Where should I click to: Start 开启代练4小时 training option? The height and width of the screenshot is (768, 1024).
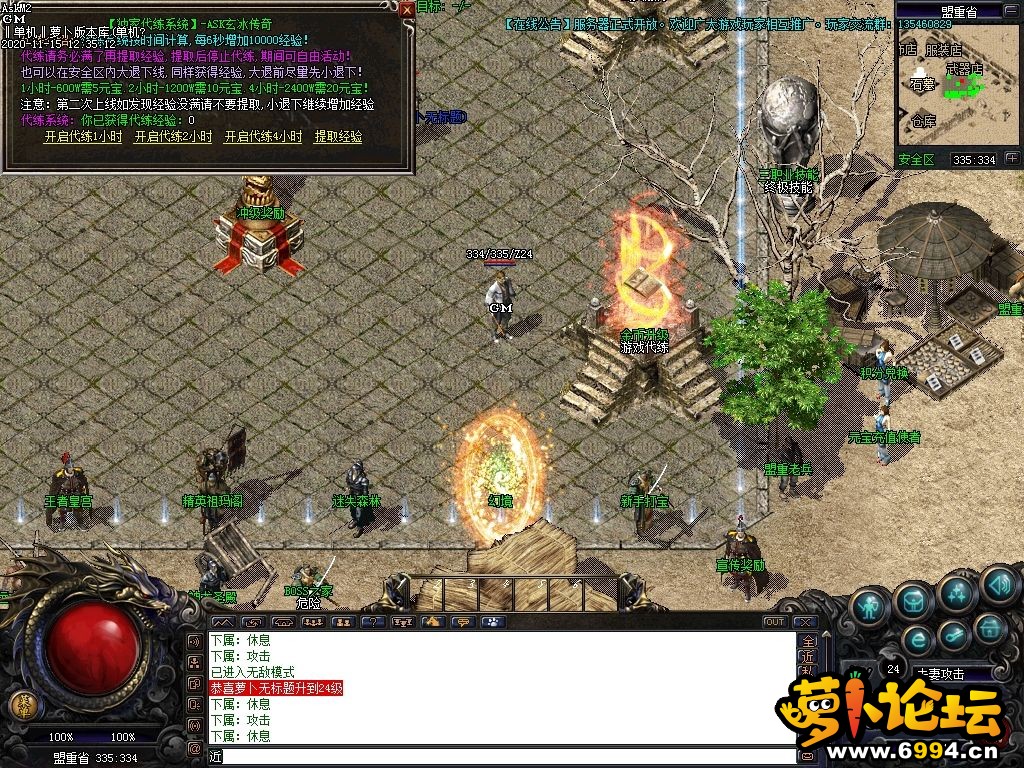(x=262, y=137)
